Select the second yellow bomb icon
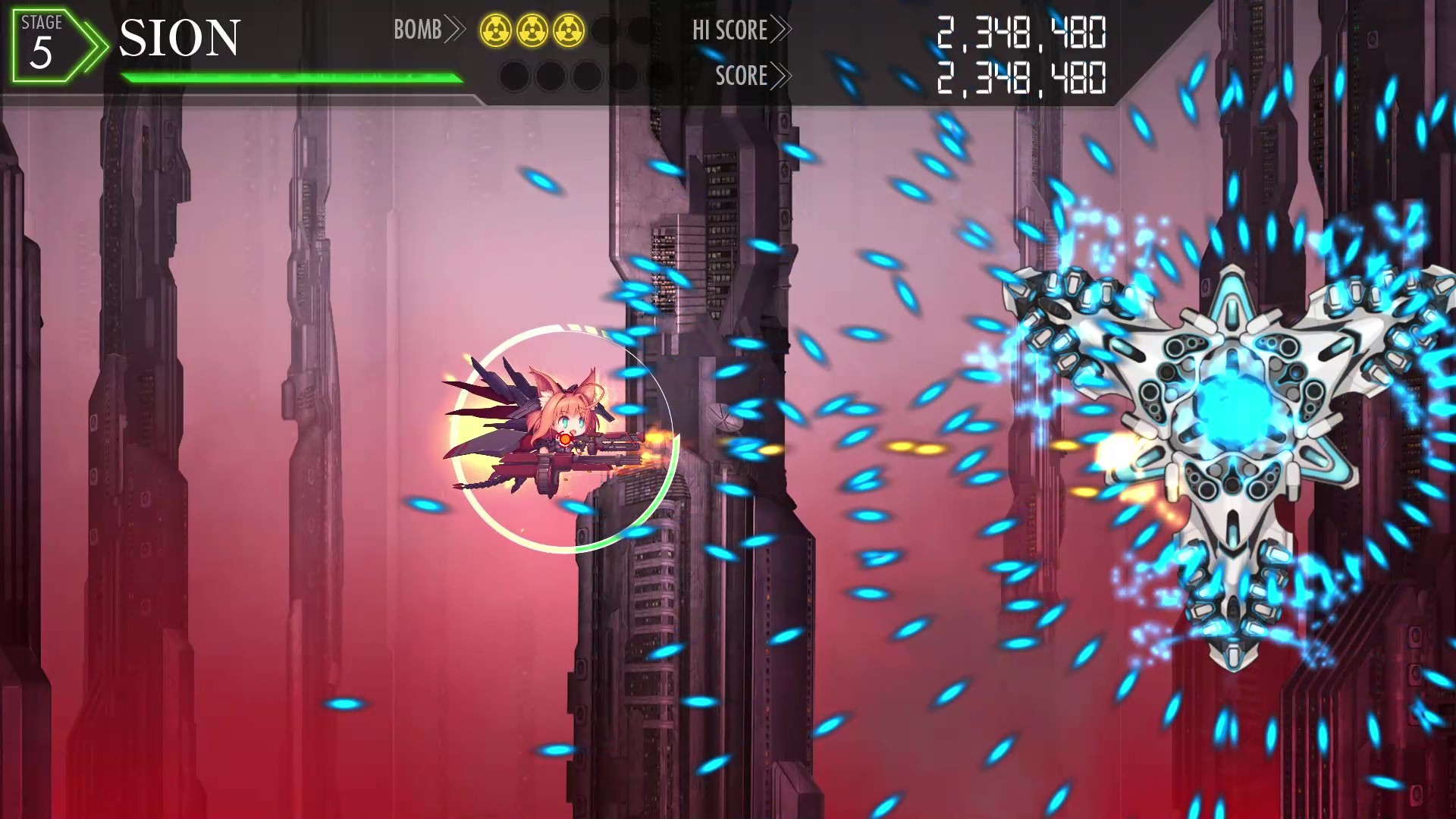 532,30
